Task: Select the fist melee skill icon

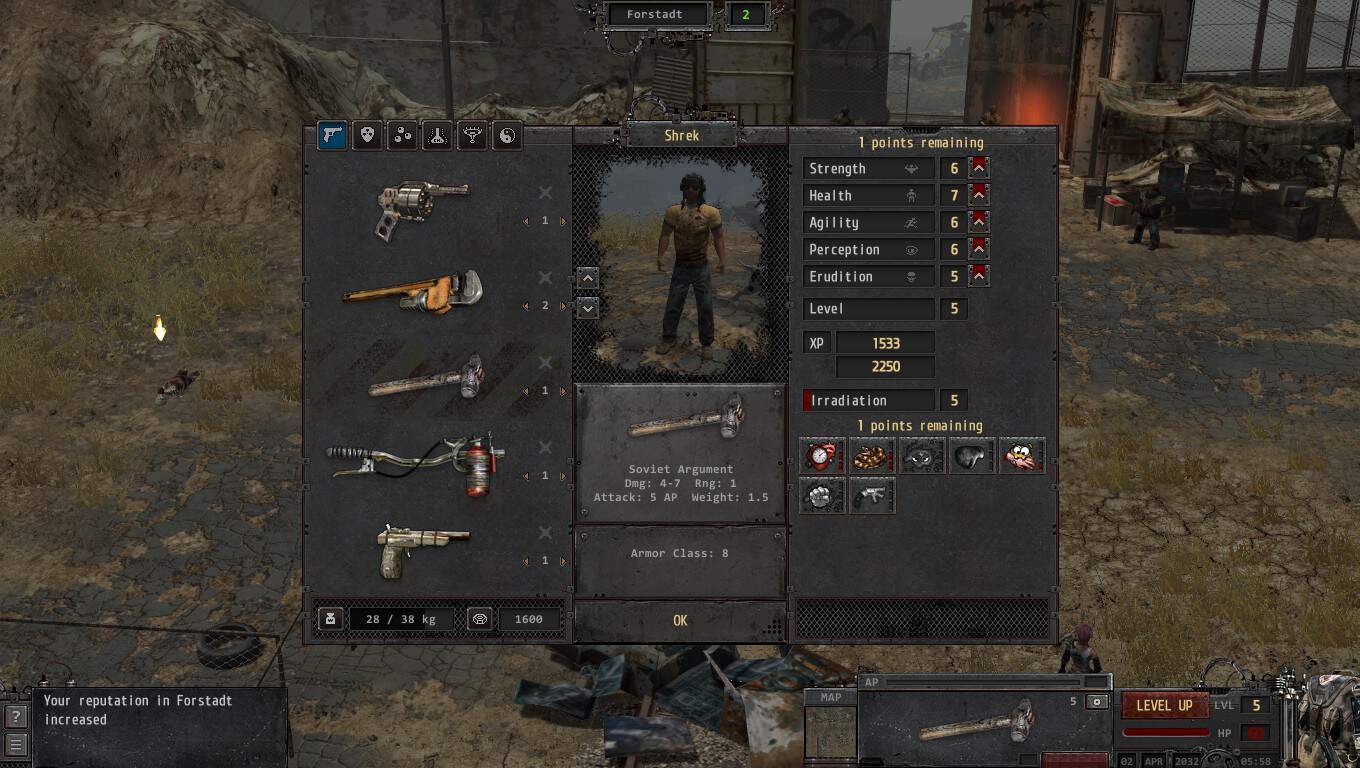Action: coord(821,495)
